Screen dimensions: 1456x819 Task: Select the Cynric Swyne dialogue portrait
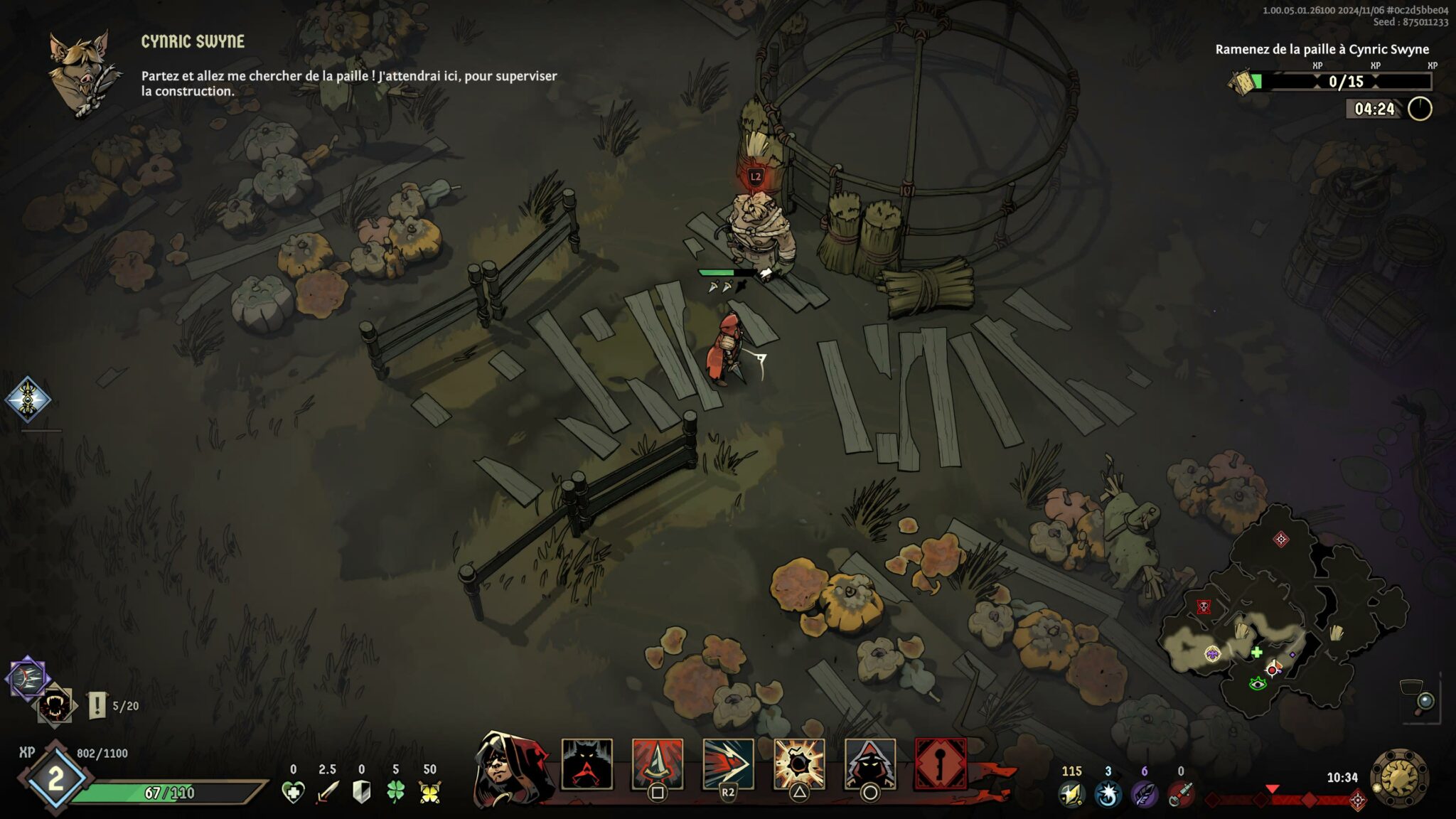click(x=81, y=73)
